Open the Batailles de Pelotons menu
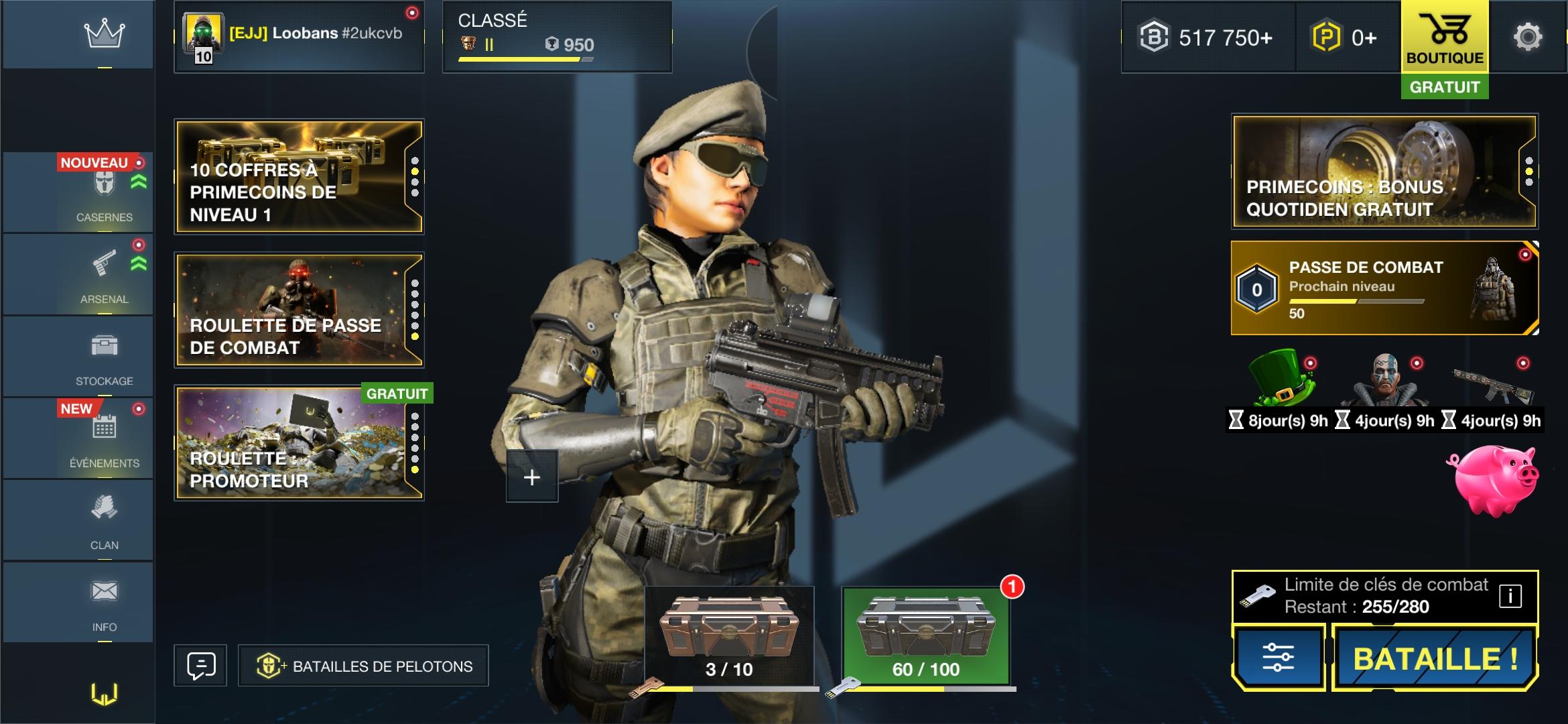This screenshot has width=1568, height=724. [363, 666]
